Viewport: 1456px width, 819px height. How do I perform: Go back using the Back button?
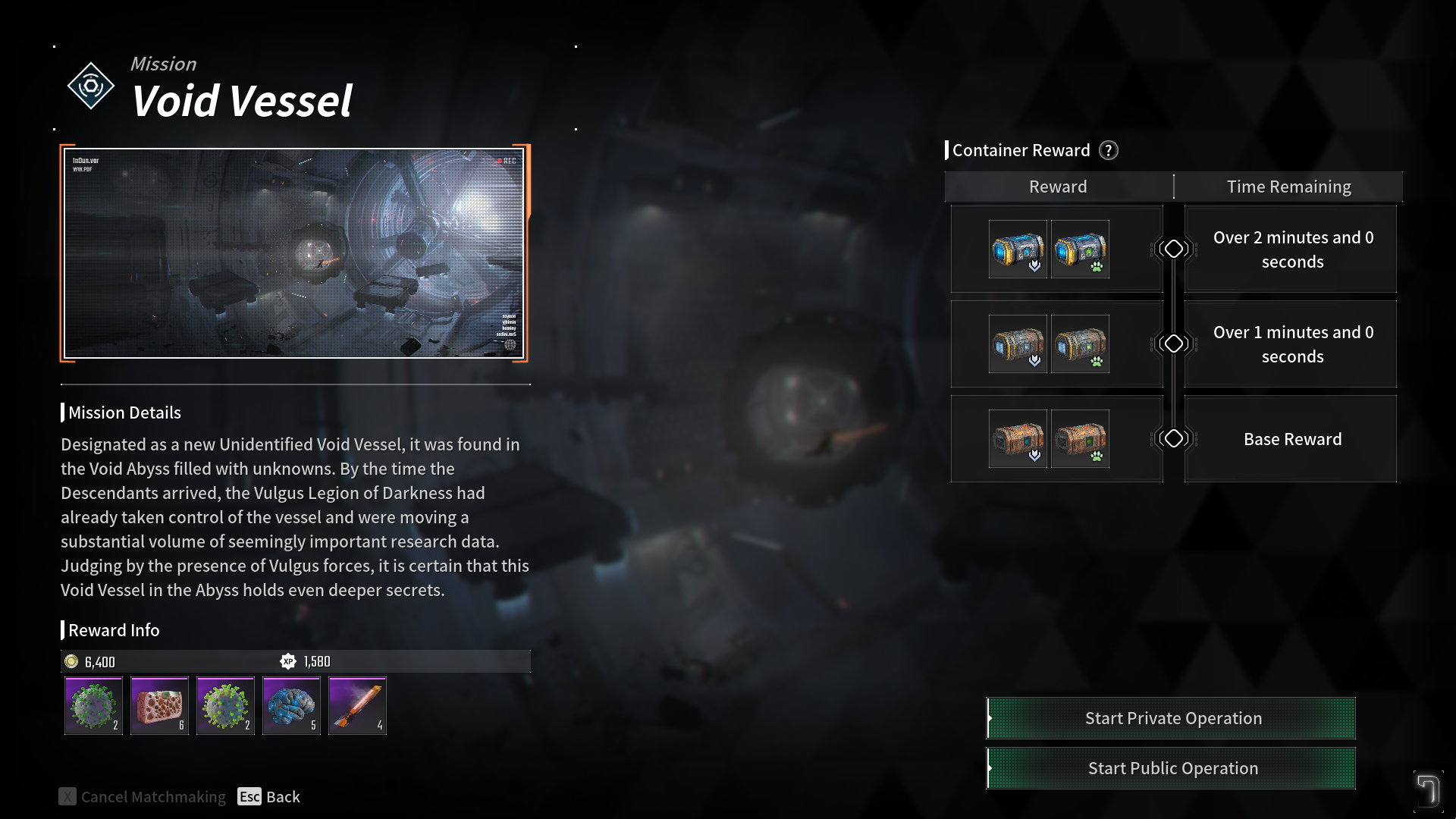click(269, 796)
